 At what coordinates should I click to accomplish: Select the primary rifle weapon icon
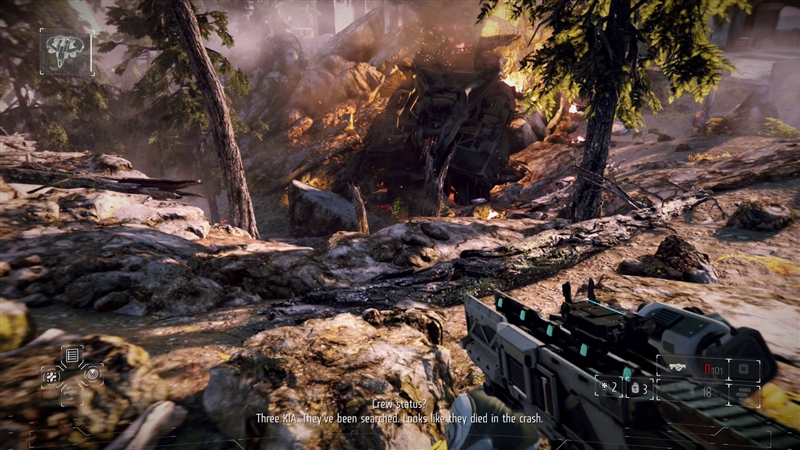(677, 368)
